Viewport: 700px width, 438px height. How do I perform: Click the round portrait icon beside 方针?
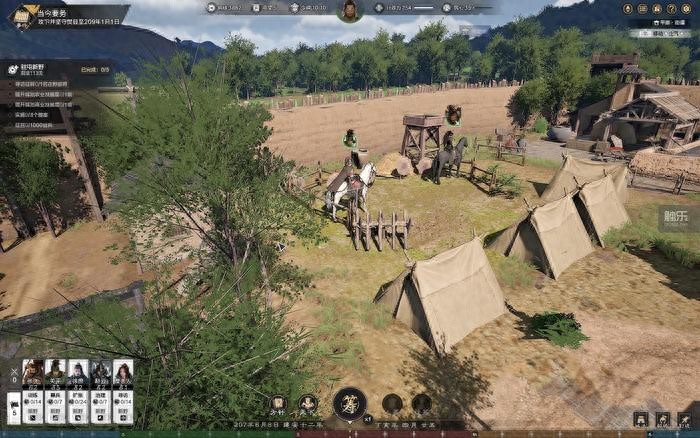(x=308, y=404)
